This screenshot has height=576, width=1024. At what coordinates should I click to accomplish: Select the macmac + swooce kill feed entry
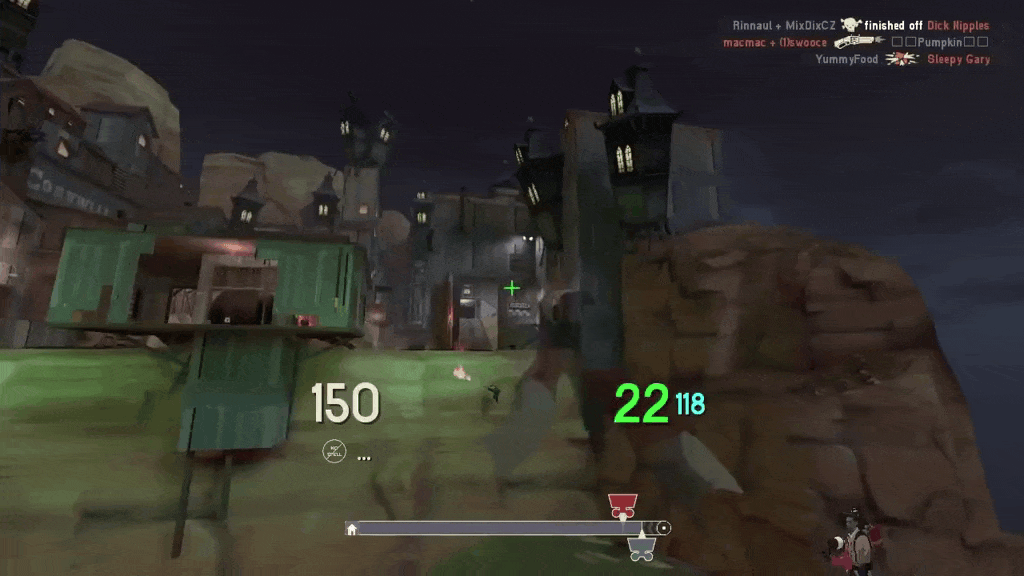[x=855, y=42]
